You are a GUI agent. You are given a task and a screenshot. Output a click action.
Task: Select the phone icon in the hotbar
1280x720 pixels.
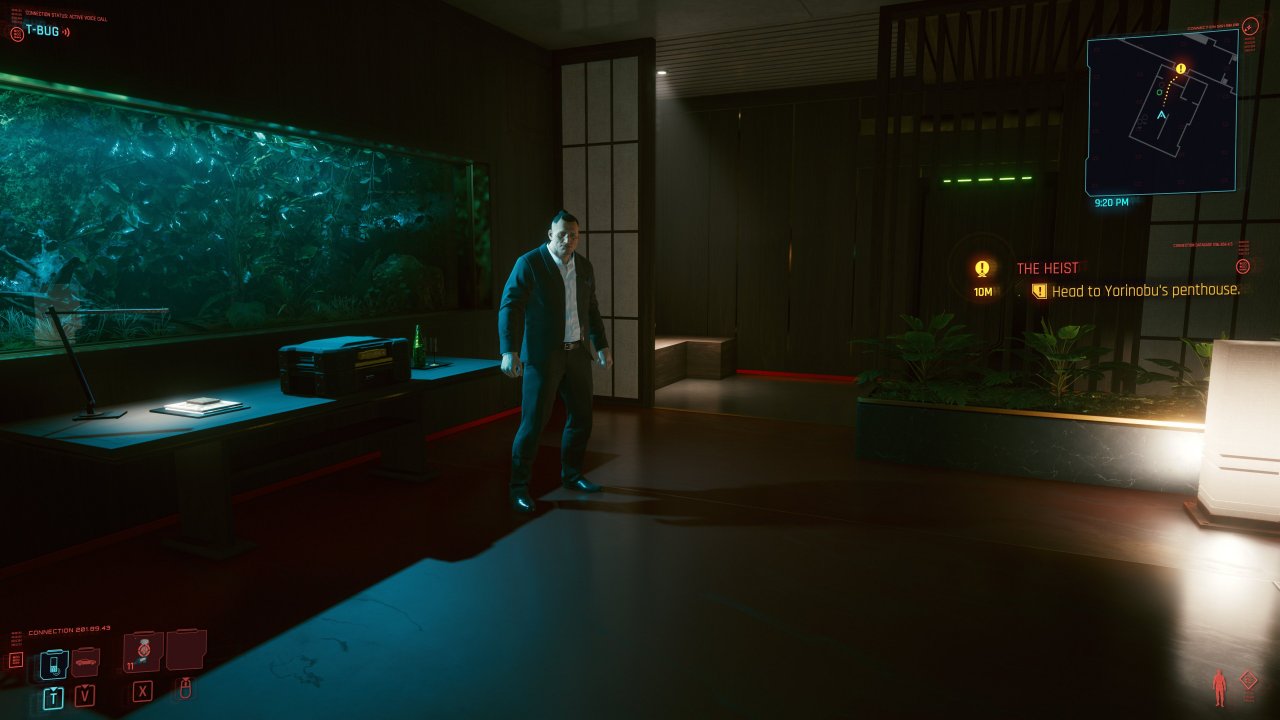coord(53,666)
